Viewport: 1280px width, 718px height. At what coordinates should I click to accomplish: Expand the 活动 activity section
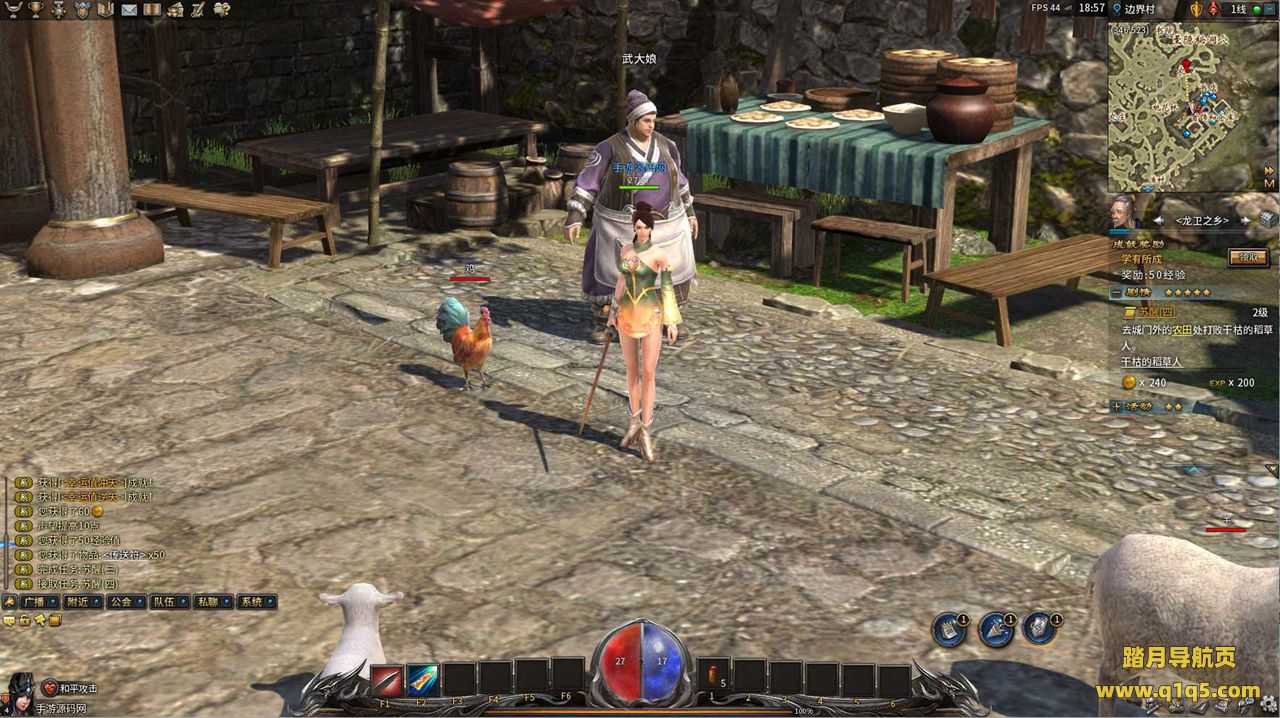coord(1116,406)
